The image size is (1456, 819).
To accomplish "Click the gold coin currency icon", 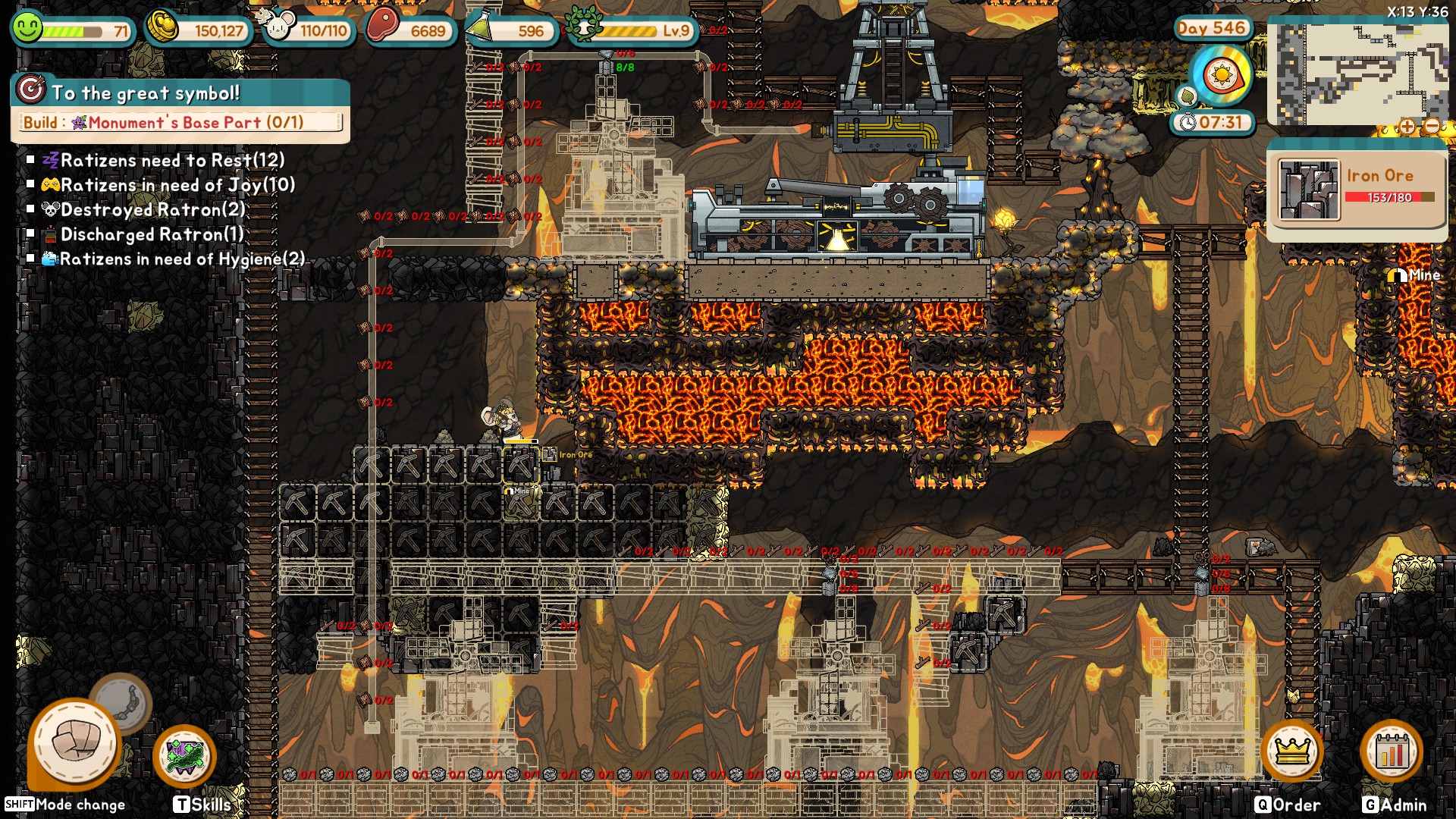I will [x=162, y=27].
